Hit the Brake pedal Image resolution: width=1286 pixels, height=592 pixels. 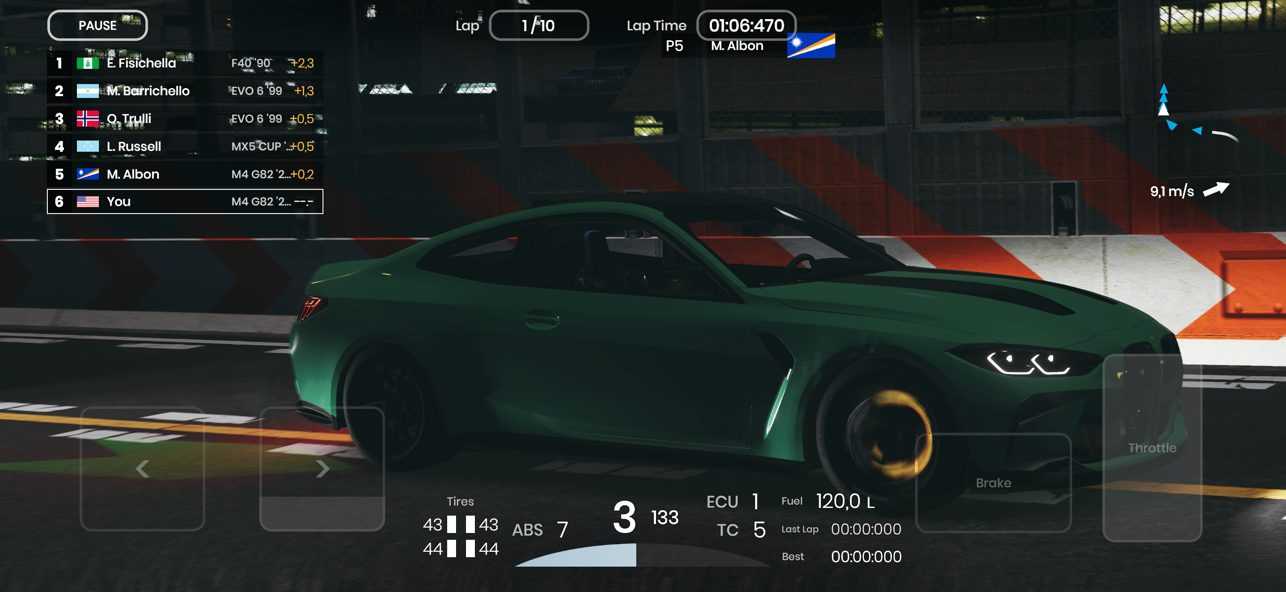[x=993, y=482]
